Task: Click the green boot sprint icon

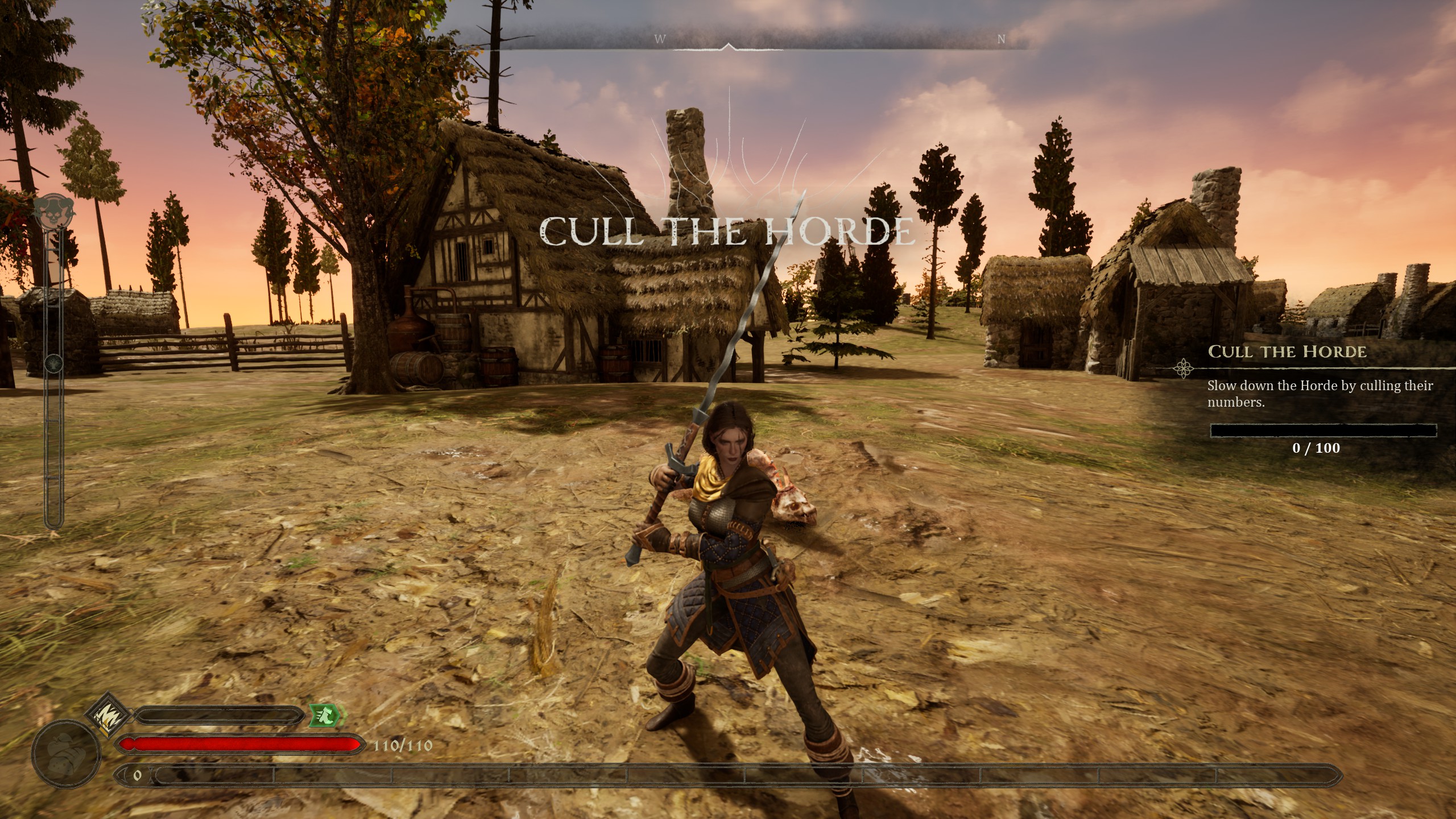Action: (326, 715)
